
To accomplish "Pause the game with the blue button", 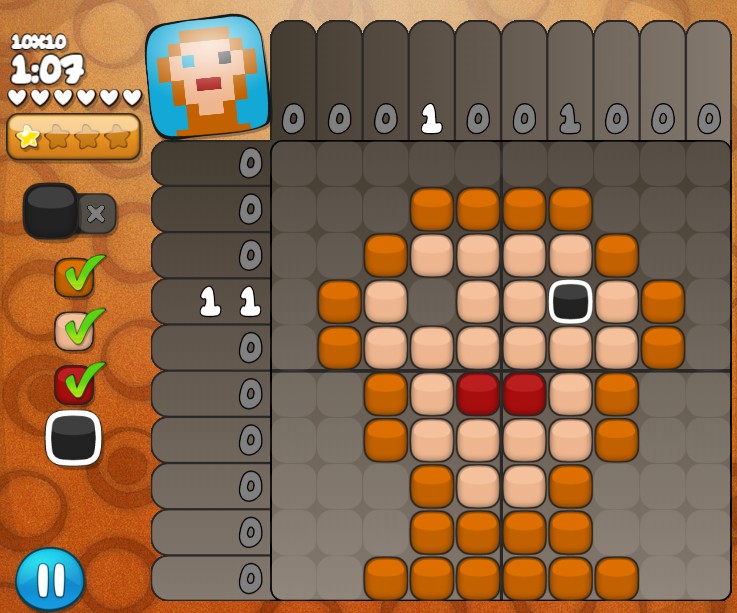I will click(x=50, y=579).
